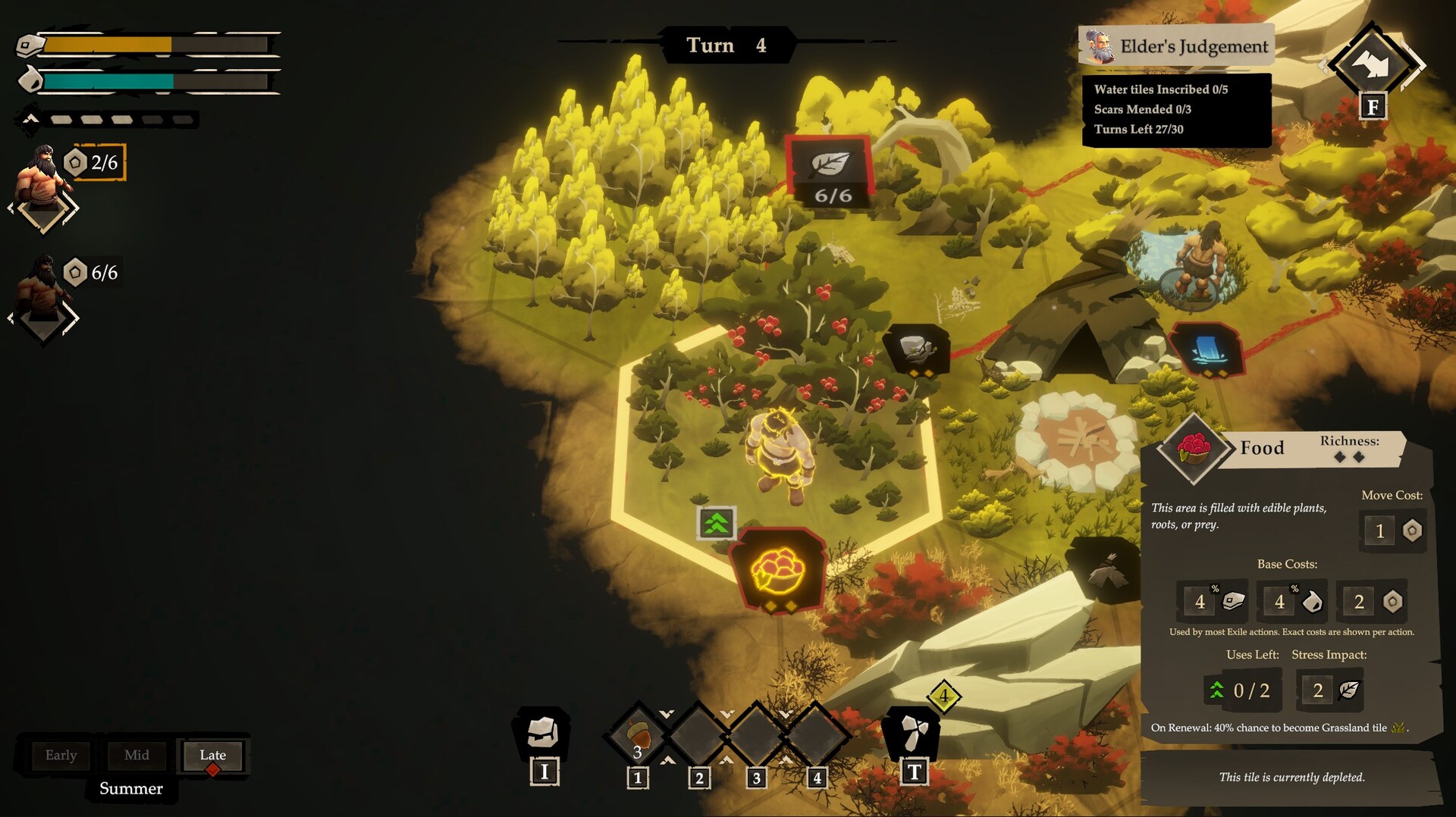Open the Elder's Judgement quest banner
The height and width of the screenshot is (817, 1456).
coord(1176,46)
